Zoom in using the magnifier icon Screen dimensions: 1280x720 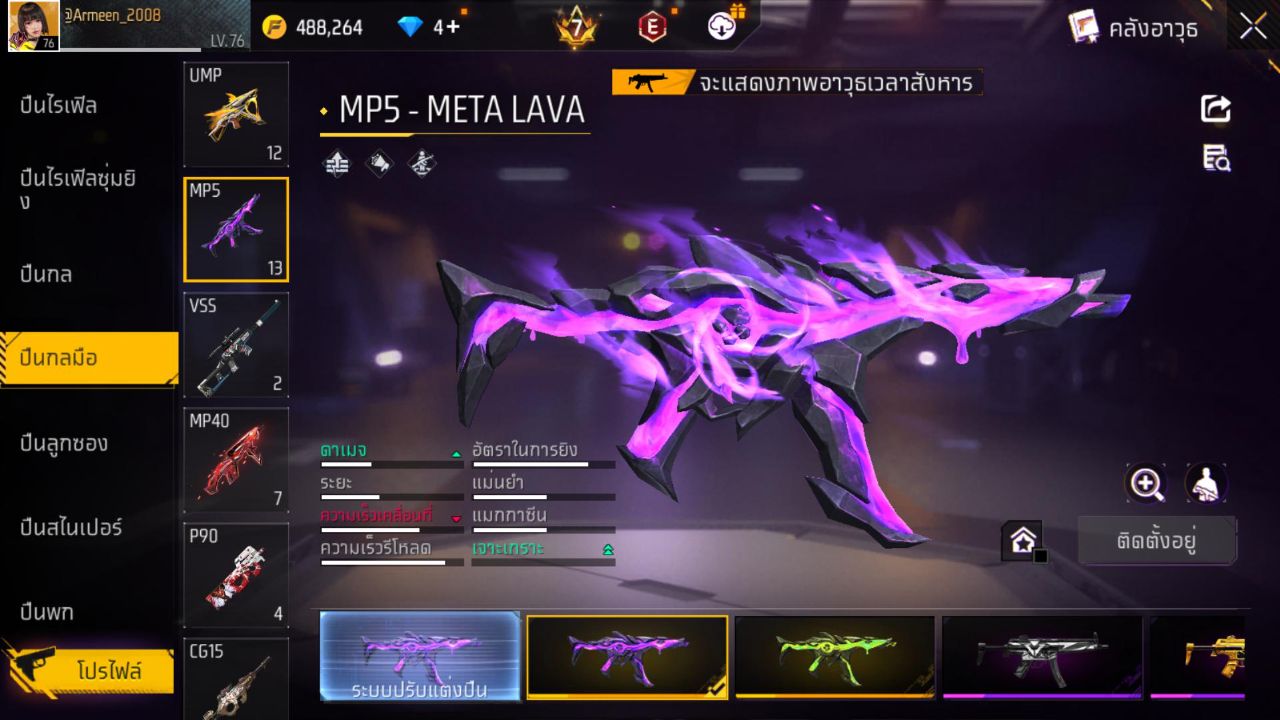tap(1146, 484)
